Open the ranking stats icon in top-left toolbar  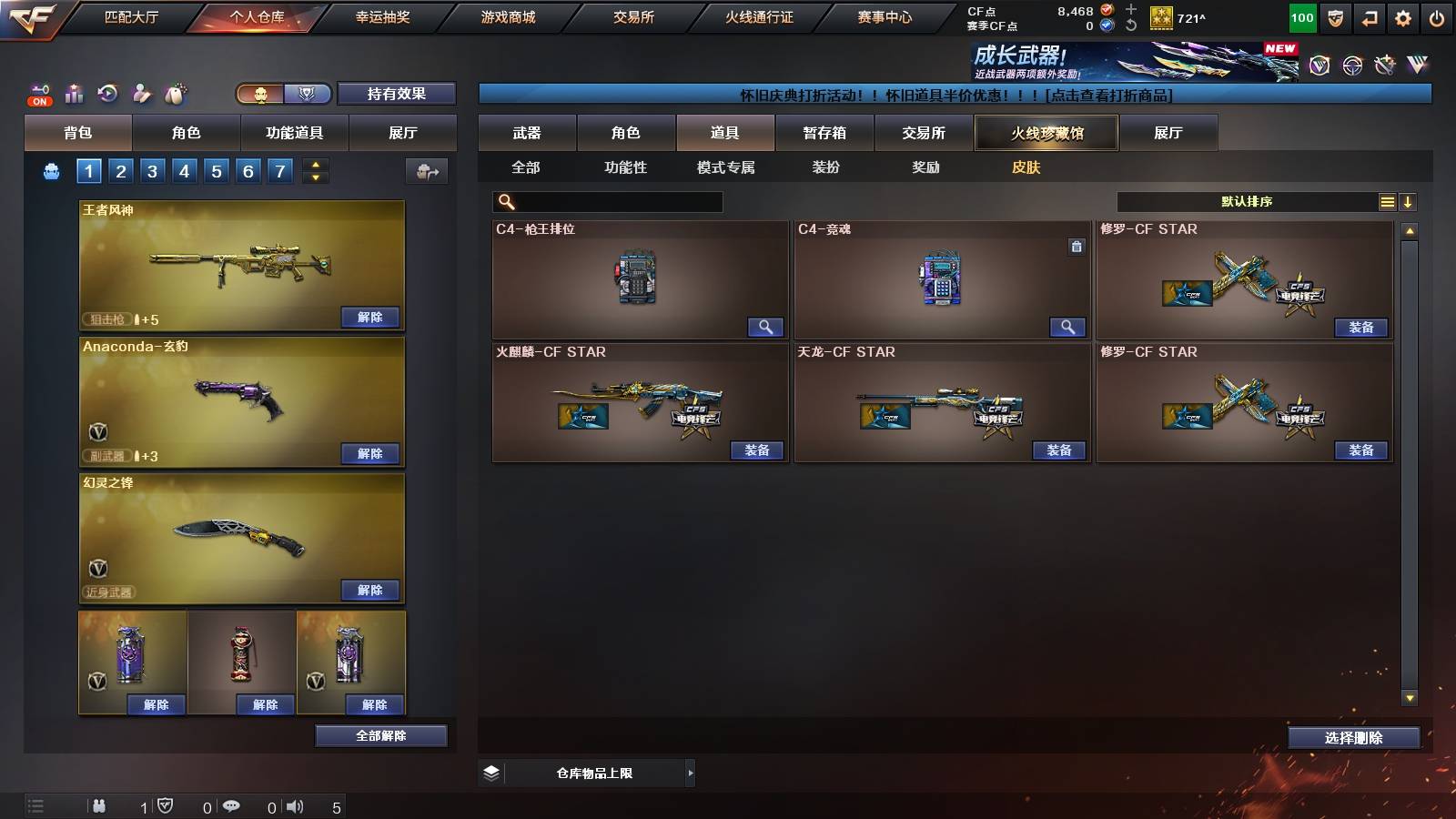coord(74,92)
